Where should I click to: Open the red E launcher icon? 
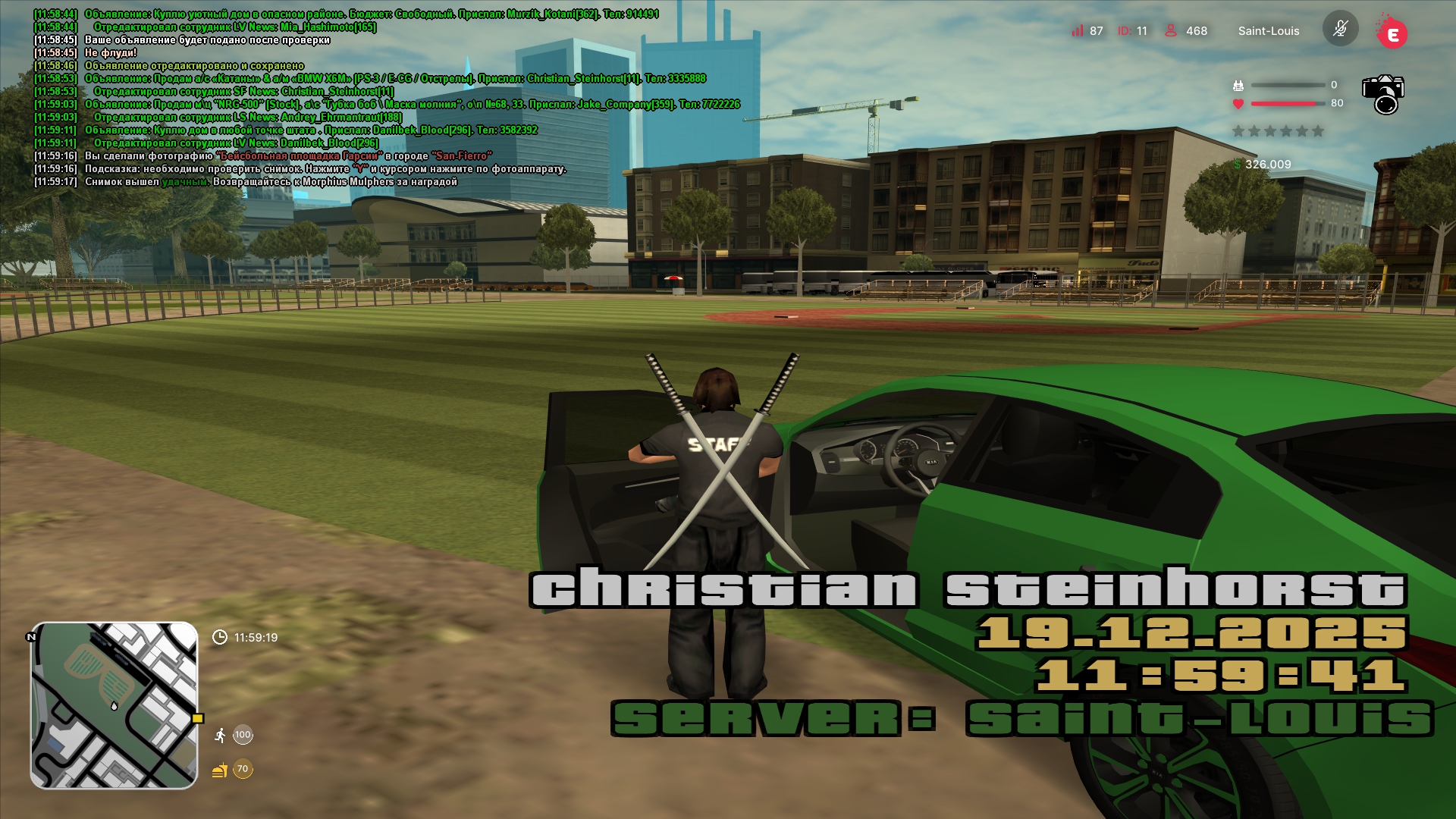click(1392, 33)
